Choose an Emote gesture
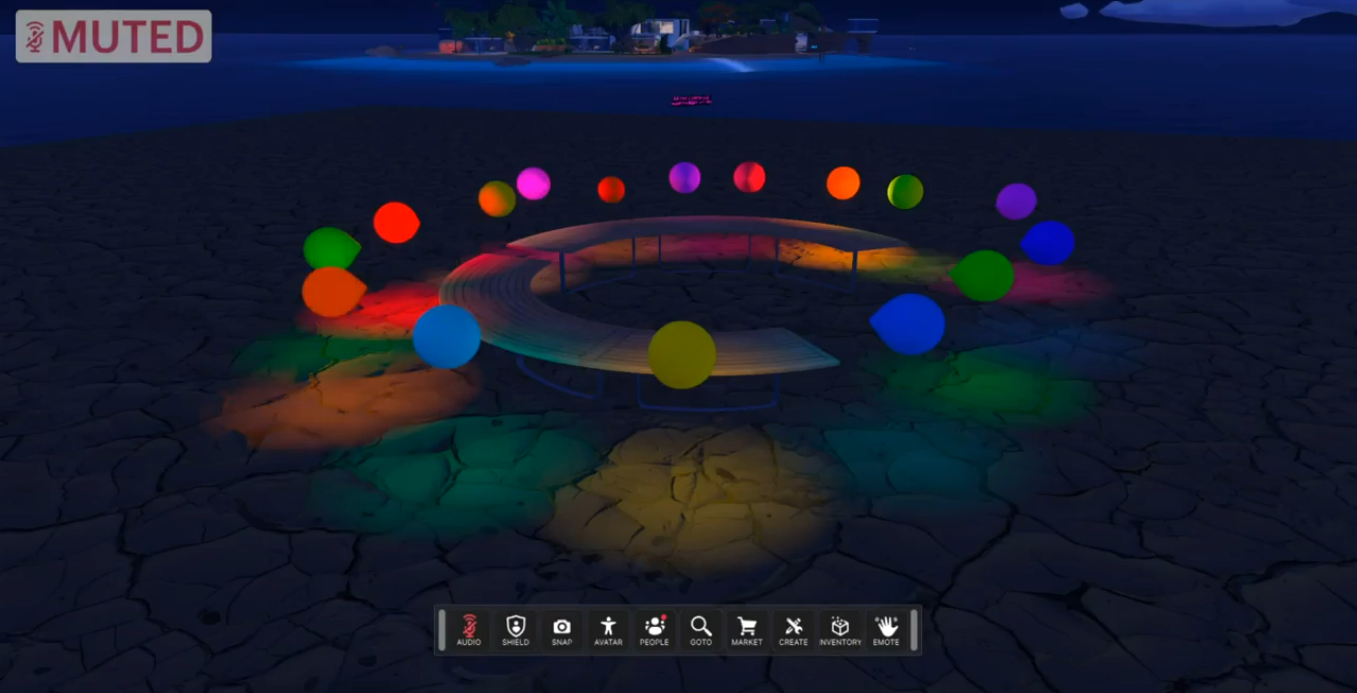The height and width of the screenshot is (693, 1357). [886, 630]
